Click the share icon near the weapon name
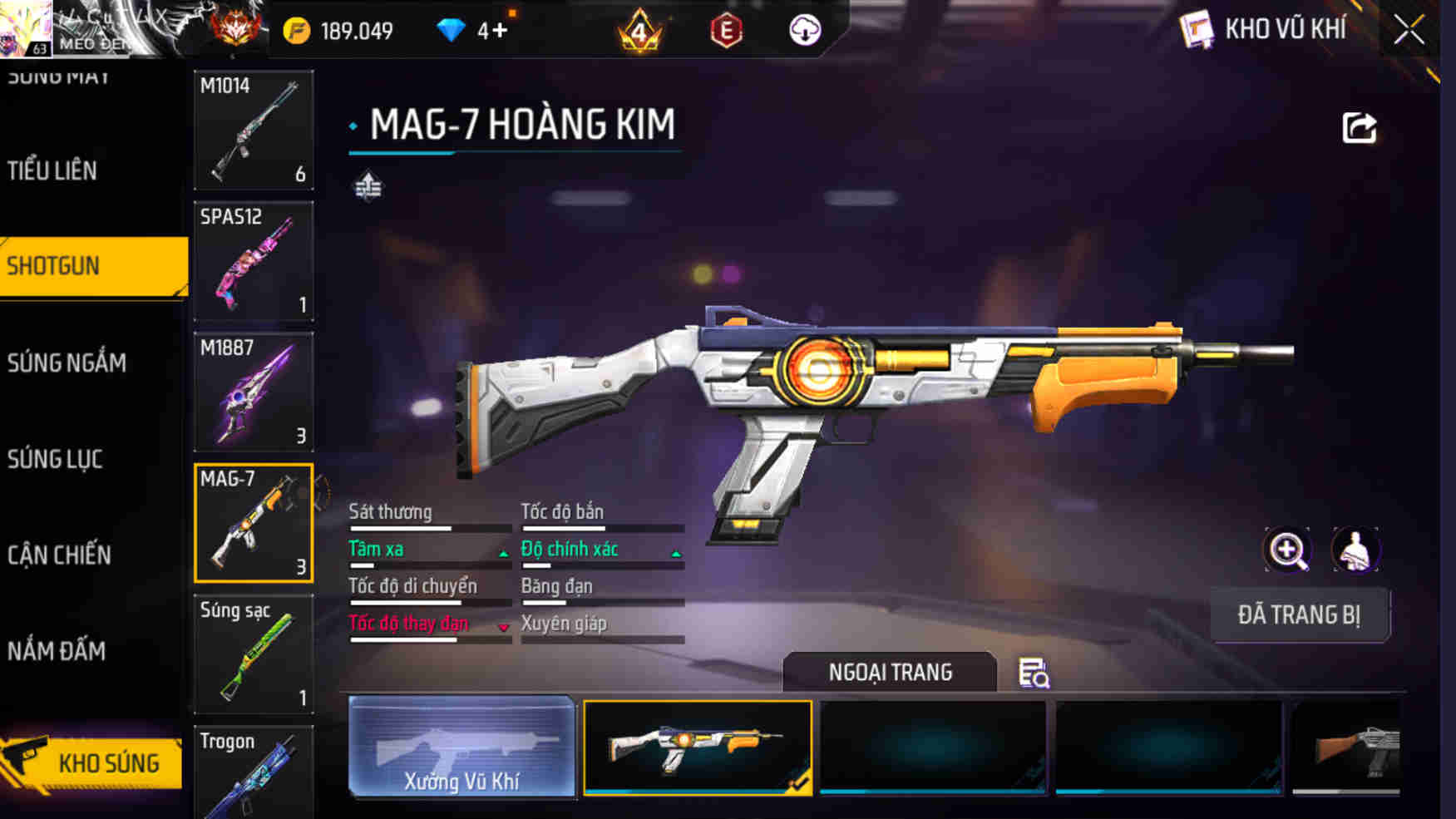The height and width of the screenshot is (819, 1456). tap(1359, 126)
